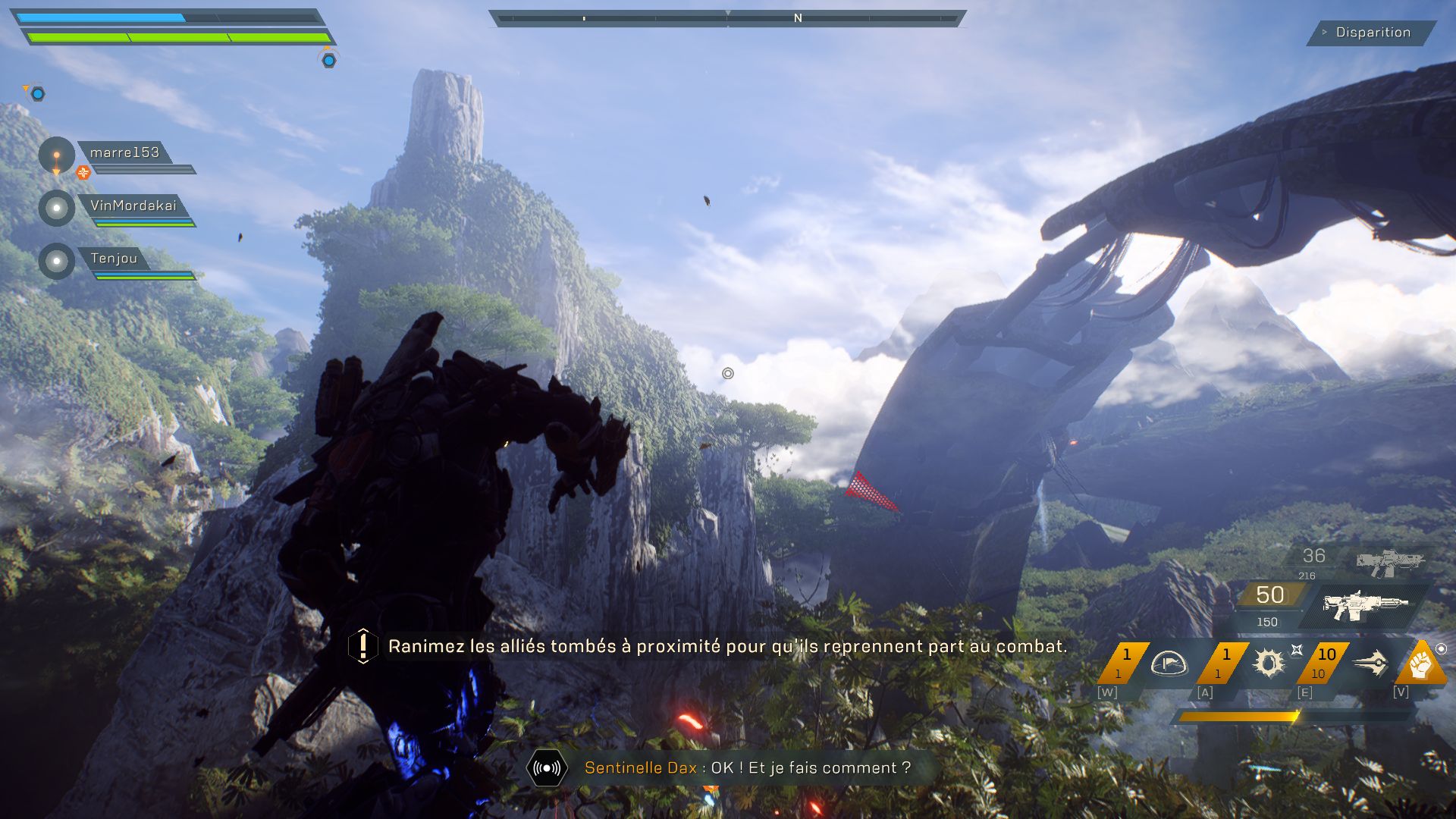Trigger the raised fist ultimate ability
Screen dimensions: 1456x819
coord(1421,664)
